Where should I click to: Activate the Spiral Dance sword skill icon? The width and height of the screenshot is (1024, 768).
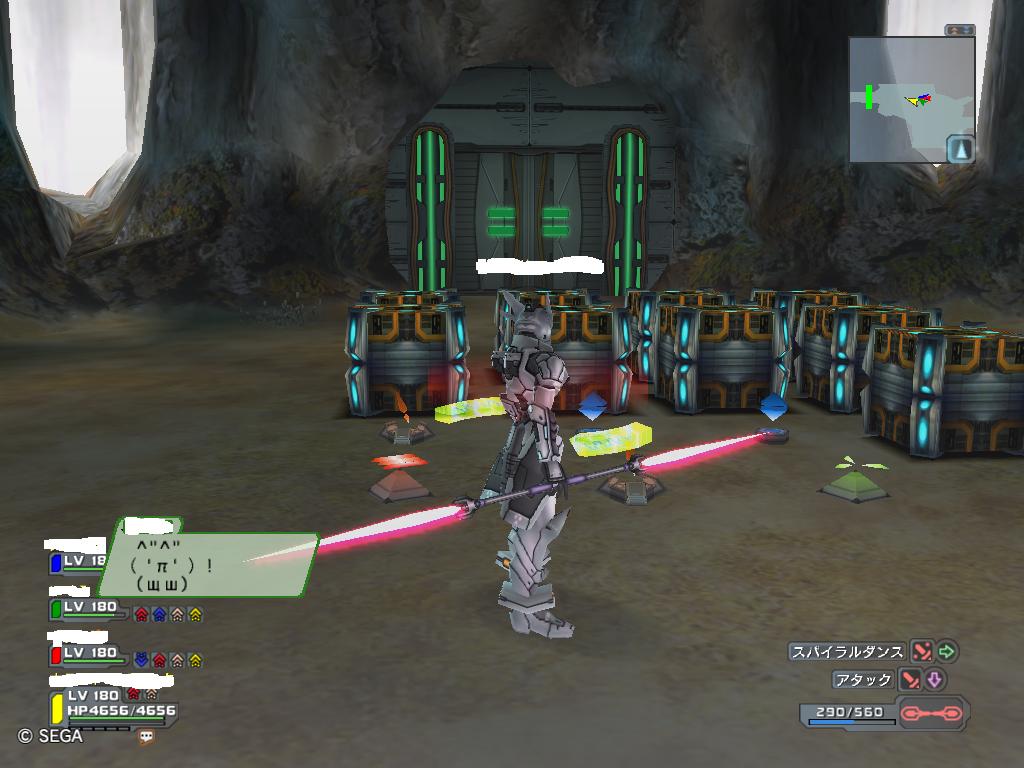click(921, 652)
